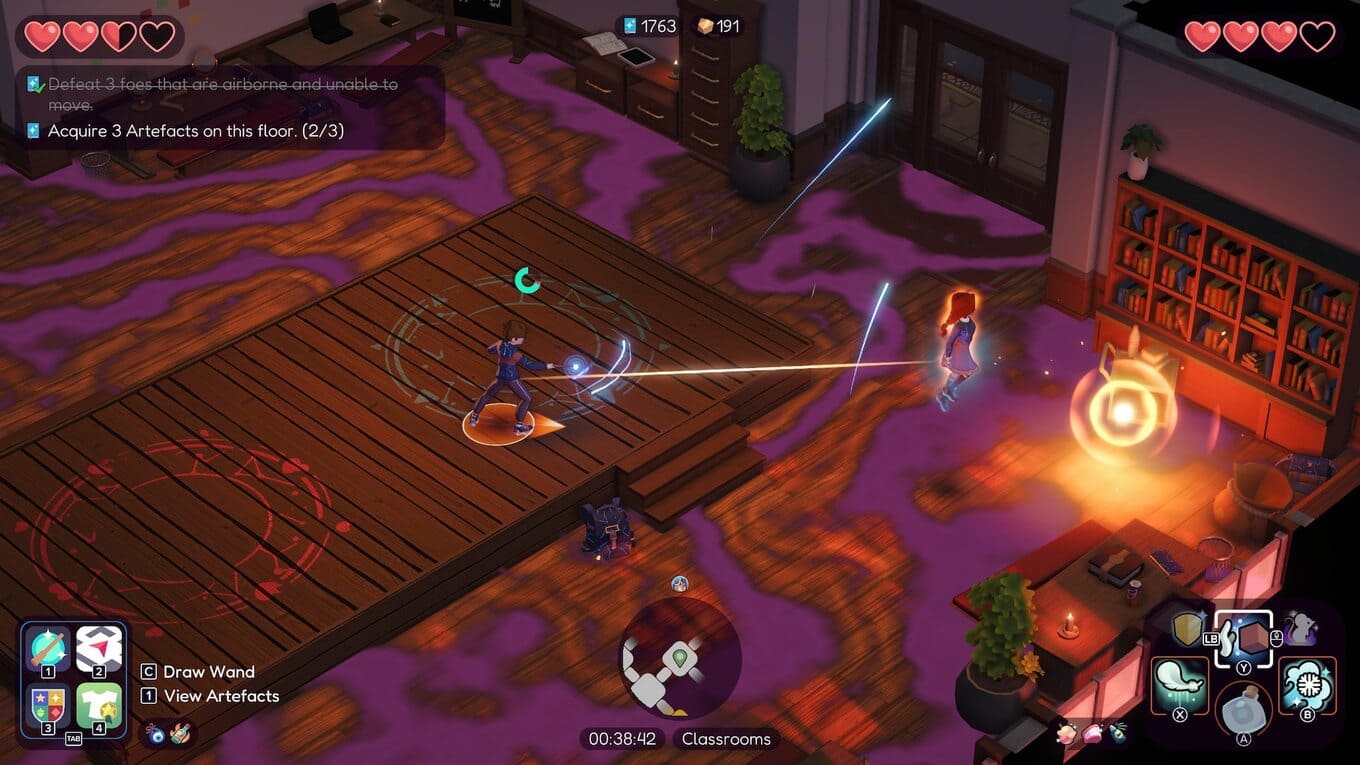The image size is (1360, 765).
Task: Click the player portrait above the minimap
Action: [680, 584]
